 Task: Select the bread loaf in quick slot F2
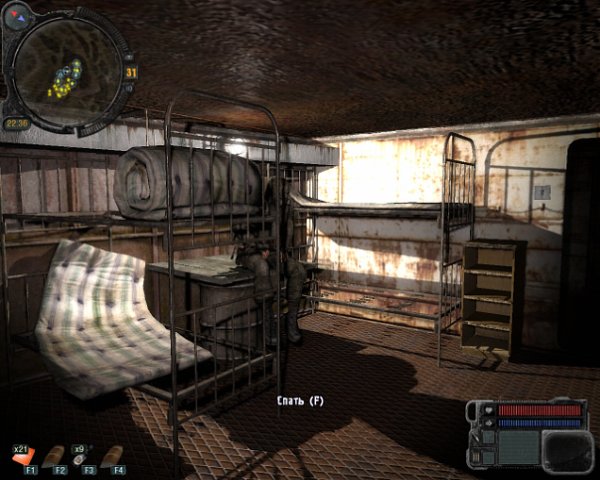(x=55, y=455)
